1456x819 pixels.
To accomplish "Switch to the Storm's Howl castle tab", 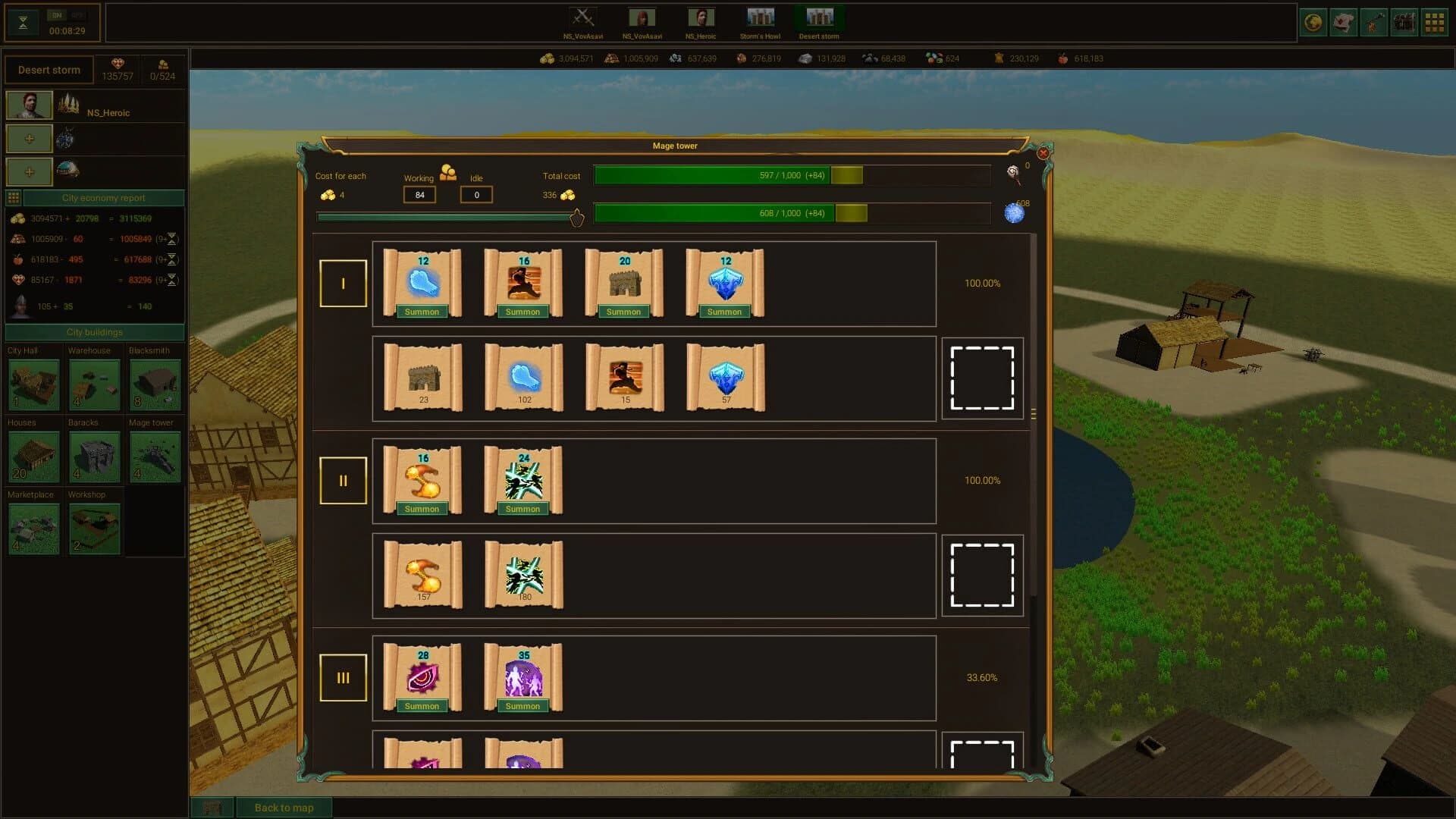I will pos(761,15).
